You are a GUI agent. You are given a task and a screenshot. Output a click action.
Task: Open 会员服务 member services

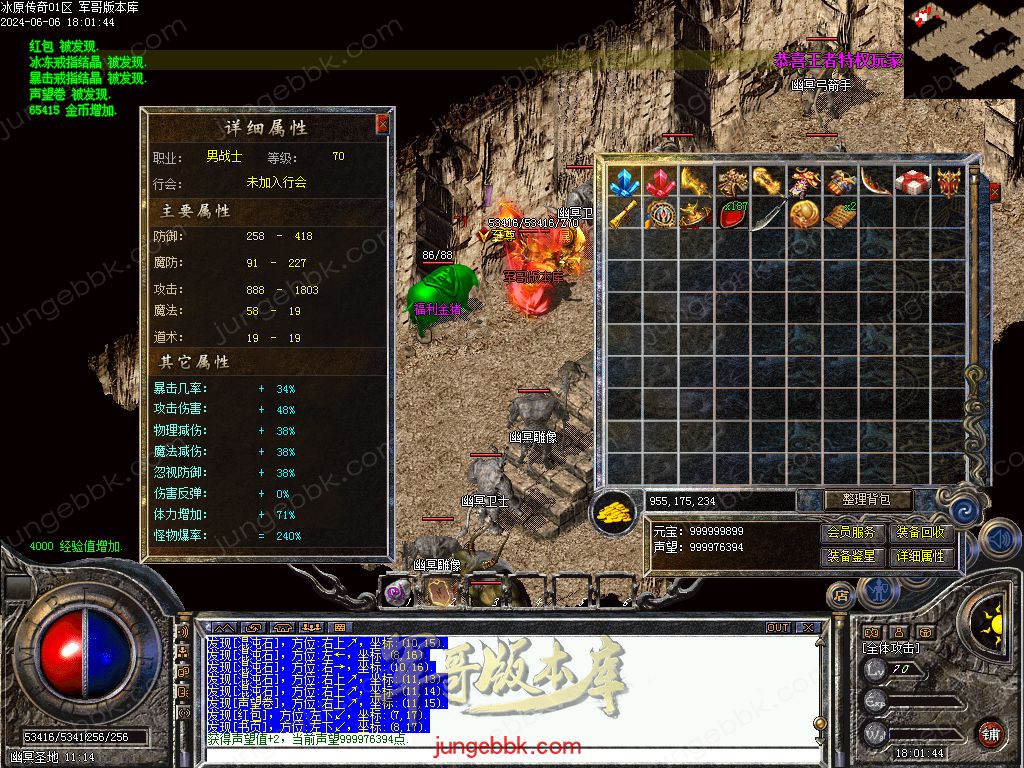tap(851, 533)
